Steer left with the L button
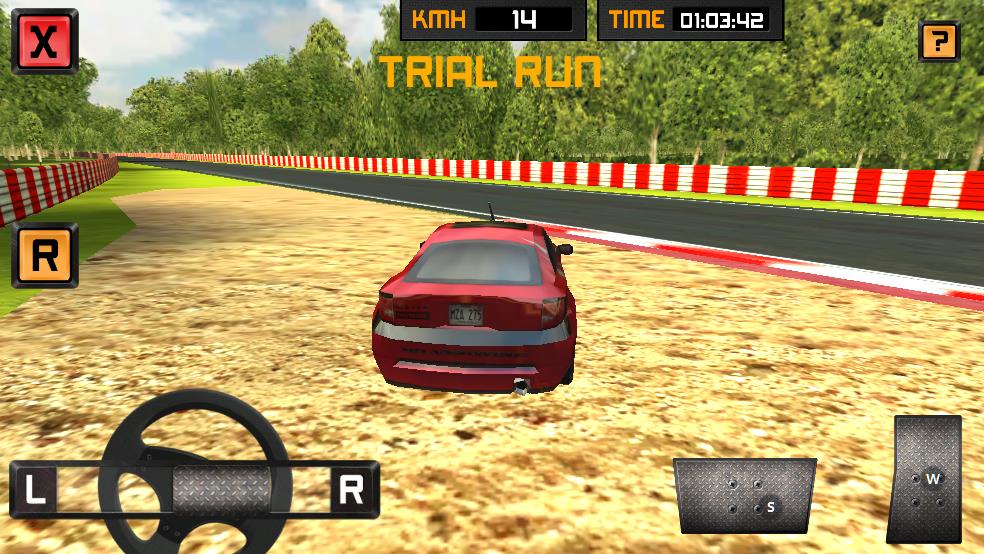This screenshot has width=984, height=554. (x=35, y=489)
